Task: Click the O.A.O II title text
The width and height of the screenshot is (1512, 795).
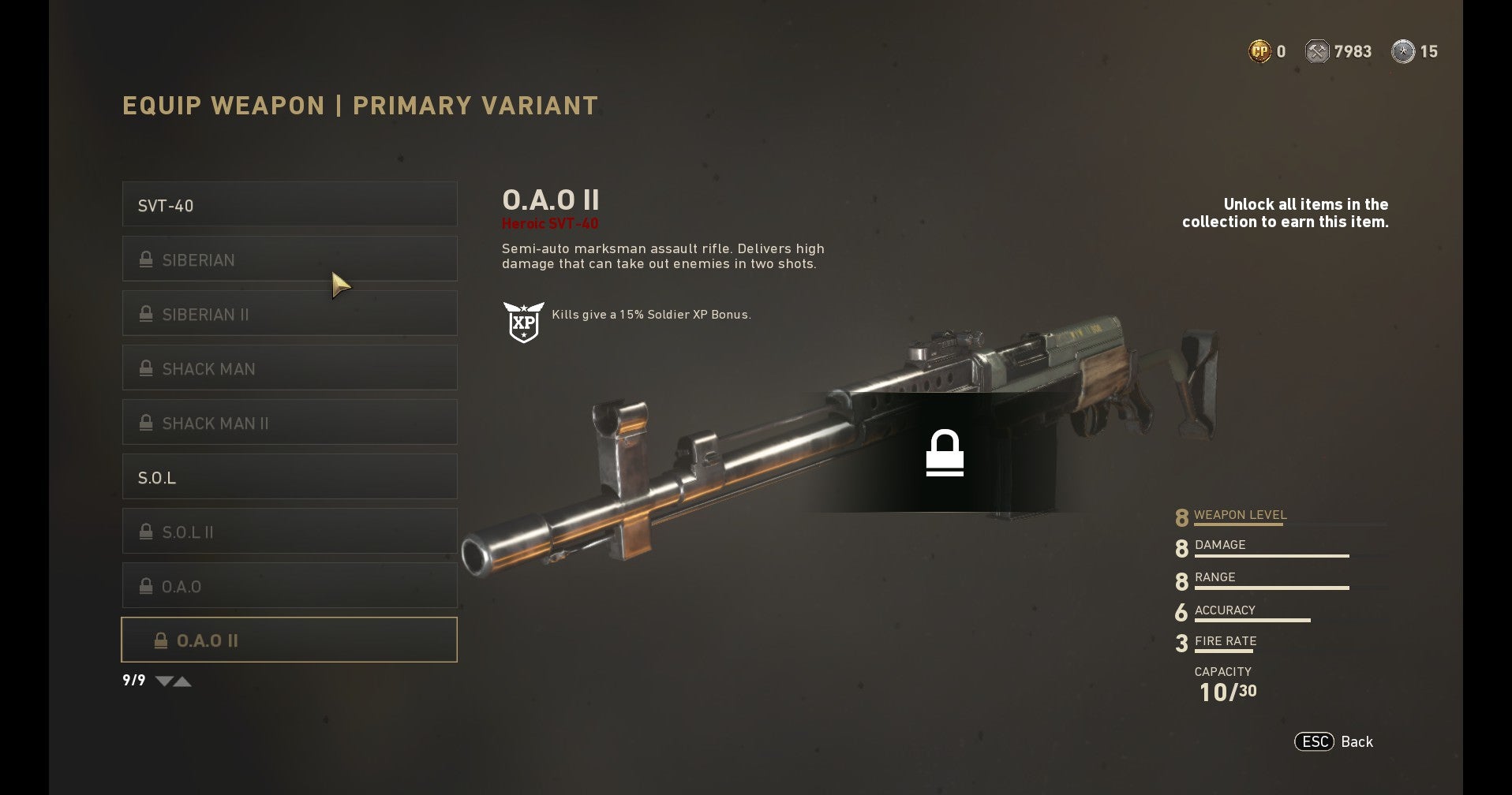Action: click(x=550, y=201)
